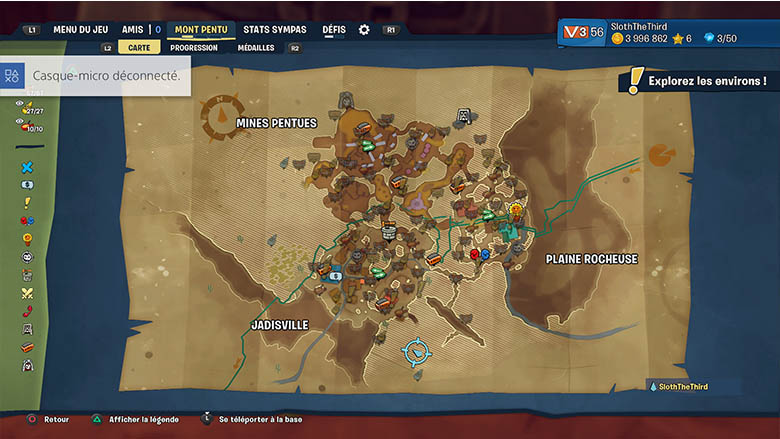The width and height of the screenshot is (780, 439).
Task: Toggle the blue X legend filter
Action: (27, 167)
